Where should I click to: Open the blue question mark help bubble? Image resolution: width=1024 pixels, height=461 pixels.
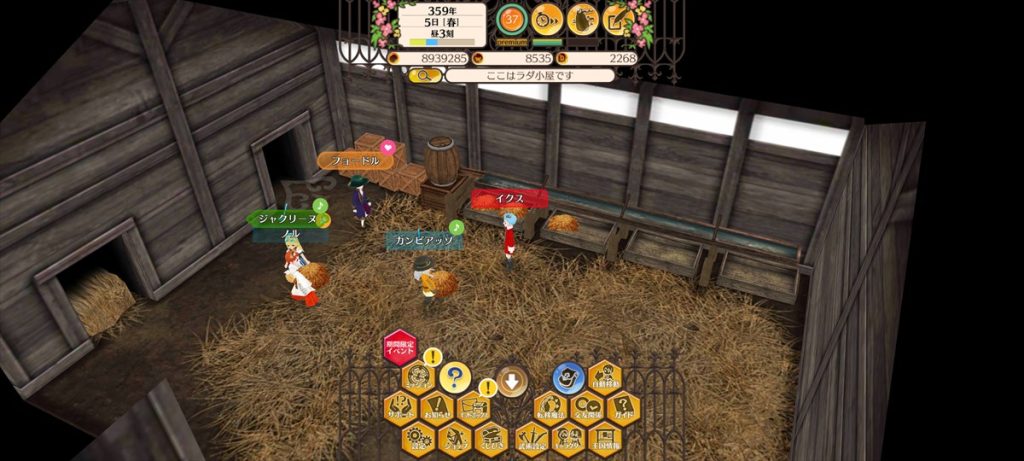click(454, 377)
